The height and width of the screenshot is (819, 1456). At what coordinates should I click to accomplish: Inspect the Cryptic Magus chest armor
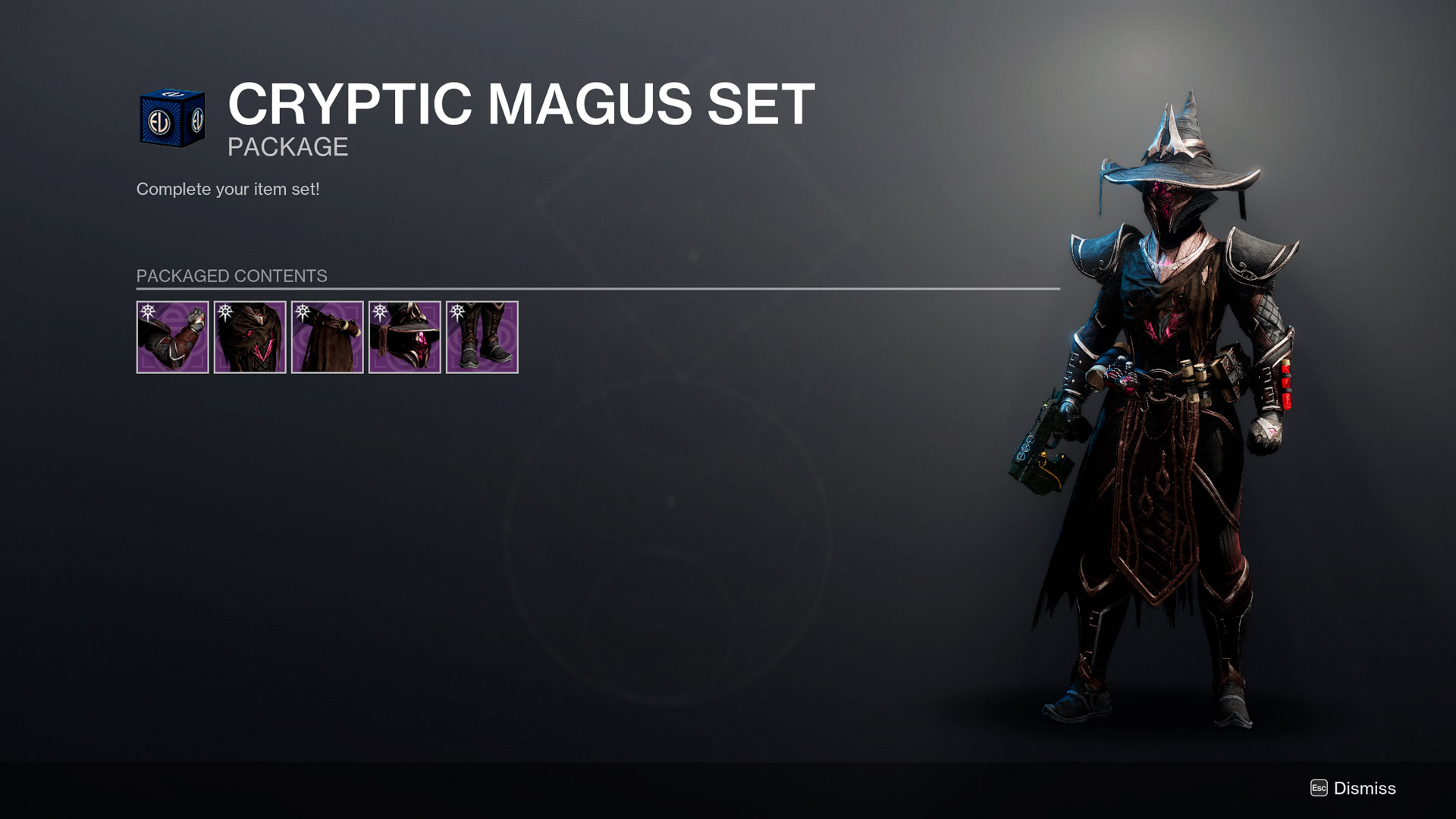tap(249, 337)
